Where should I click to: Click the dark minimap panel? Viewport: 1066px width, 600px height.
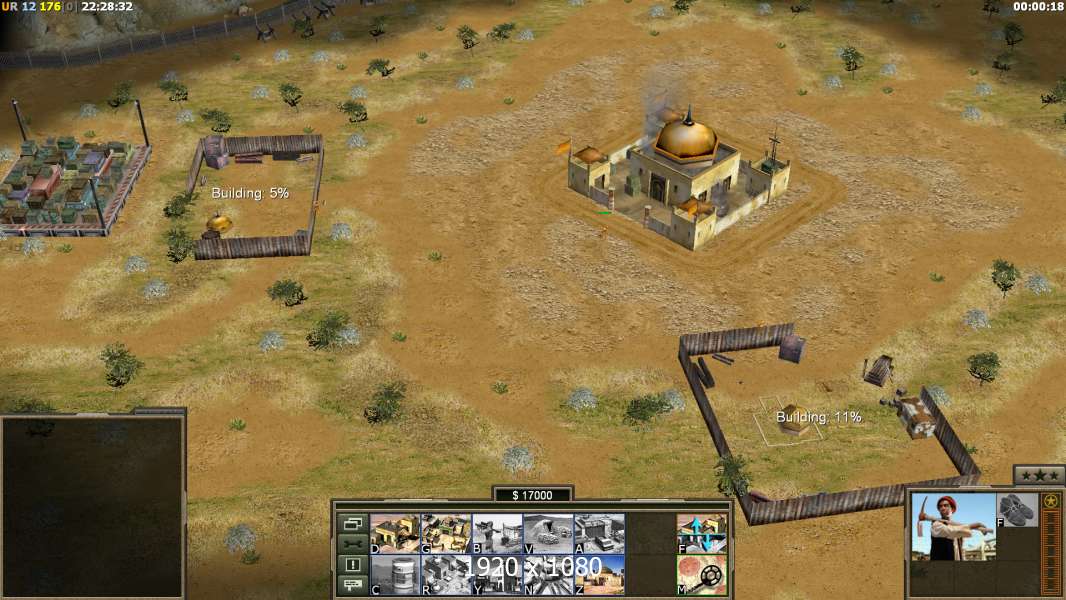coord(93,507)
